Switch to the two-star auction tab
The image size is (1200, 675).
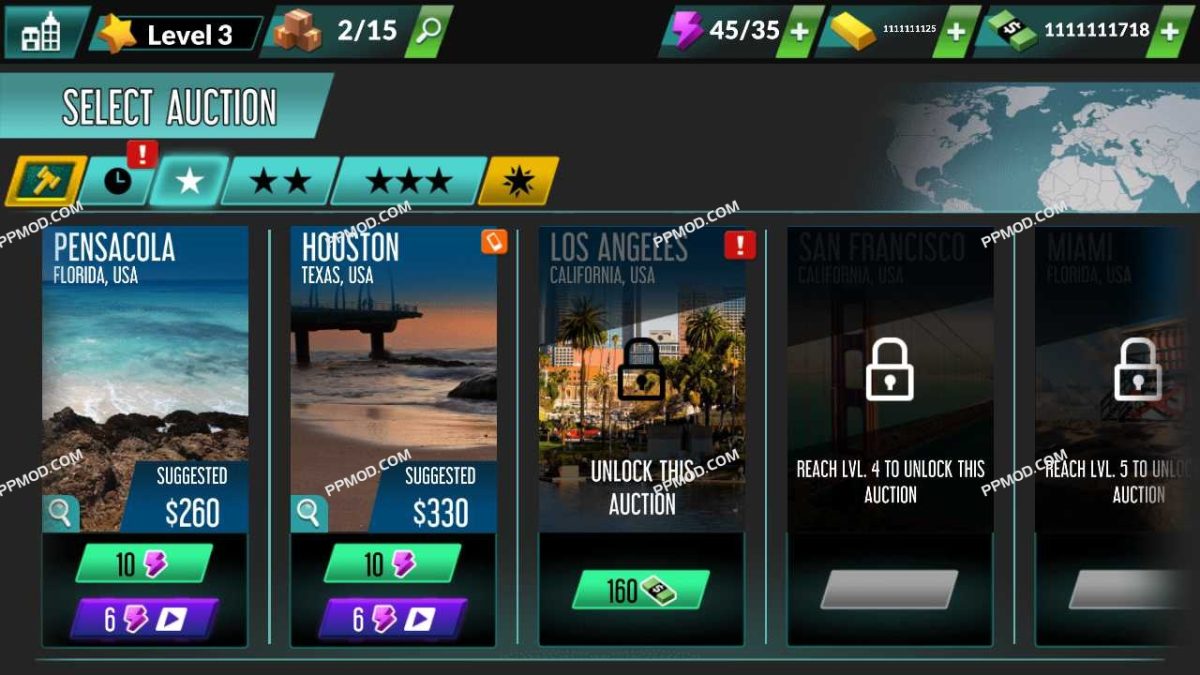(280, 181)
